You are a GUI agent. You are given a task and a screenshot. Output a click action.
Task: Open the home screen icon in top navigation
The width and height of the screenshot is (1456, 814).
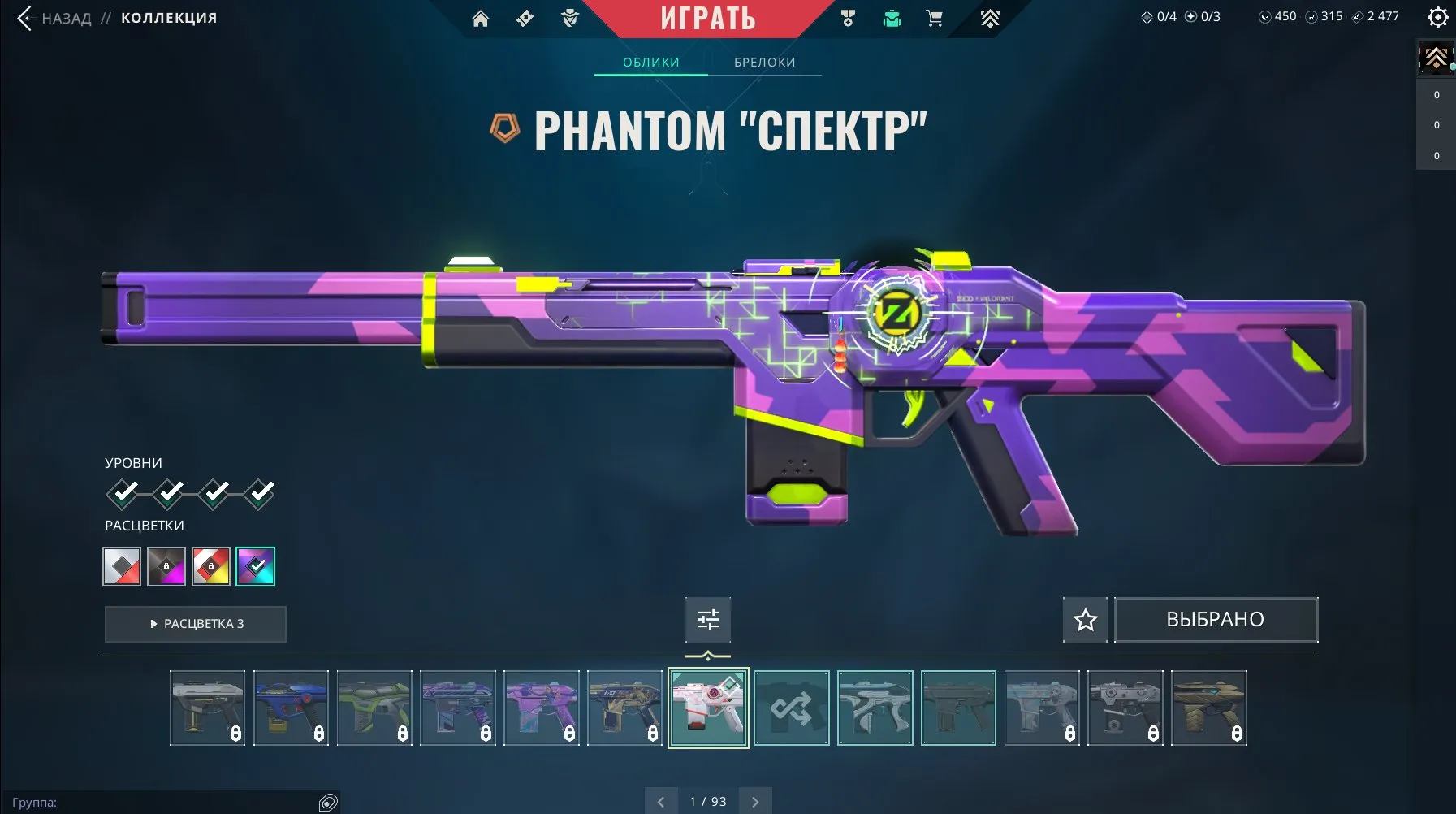click(x=482, y=18)
